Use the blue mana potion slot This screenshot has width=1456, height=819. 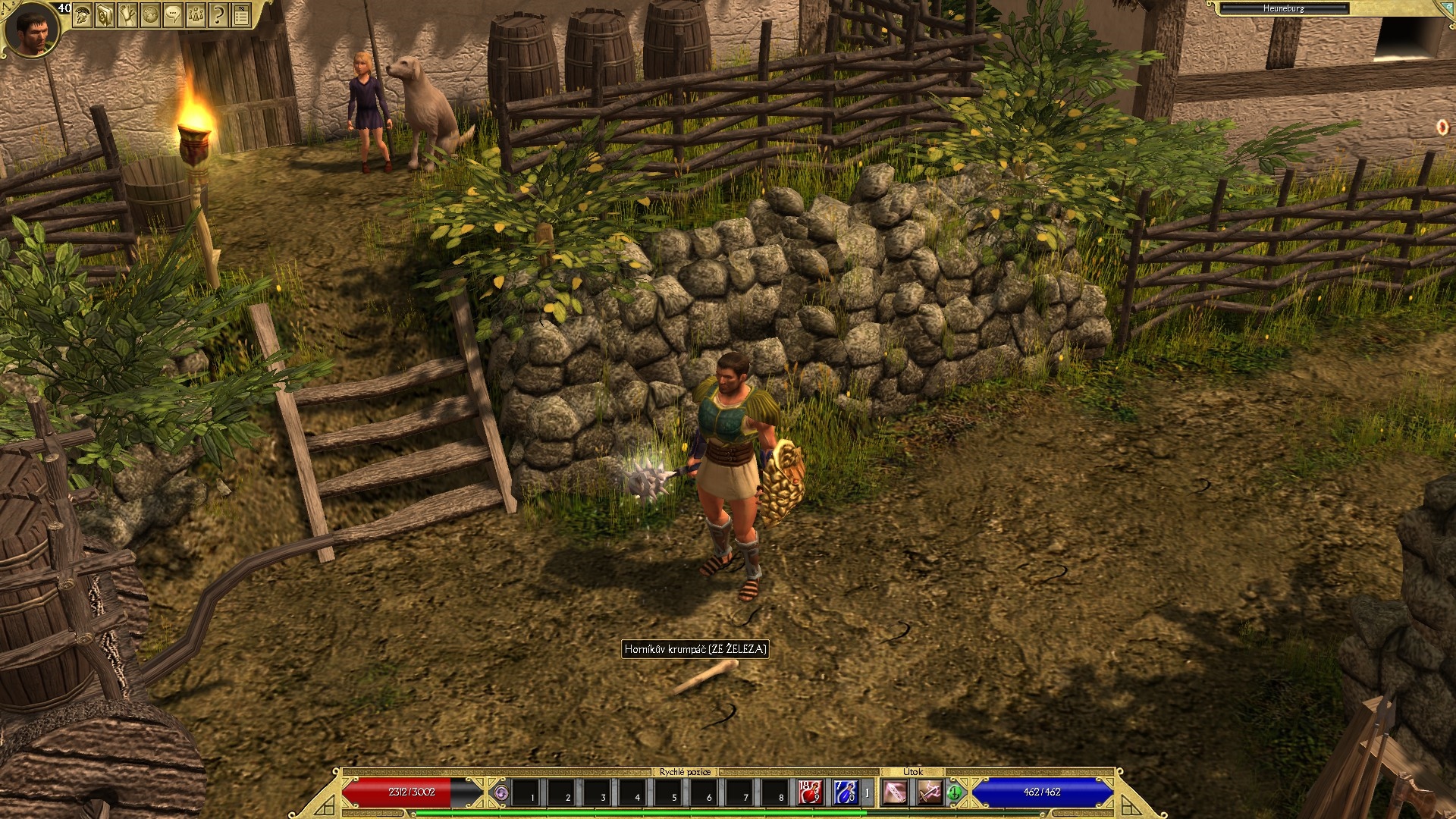pos(844,792)
